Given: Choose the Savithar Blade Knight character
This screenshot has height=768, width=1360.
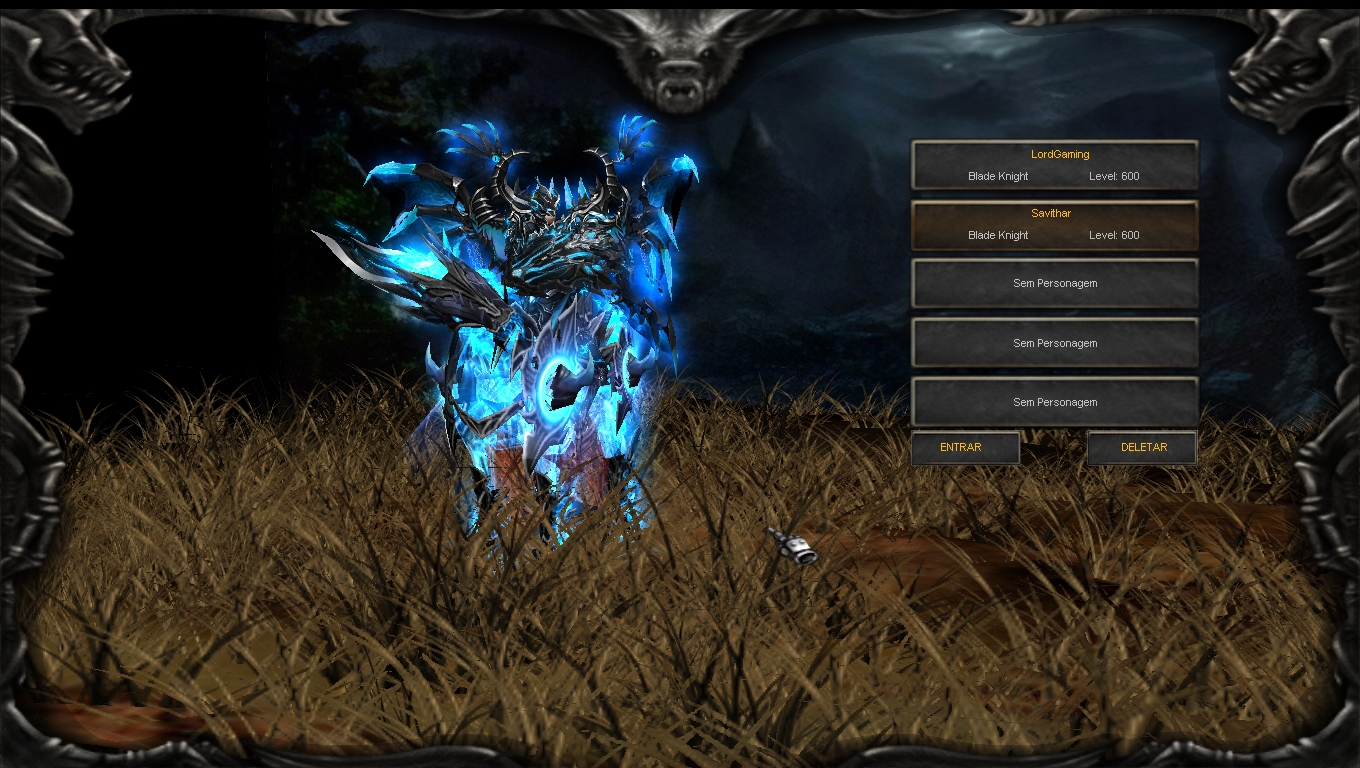Looking at the screenshot, I should tap(1054, 225).
